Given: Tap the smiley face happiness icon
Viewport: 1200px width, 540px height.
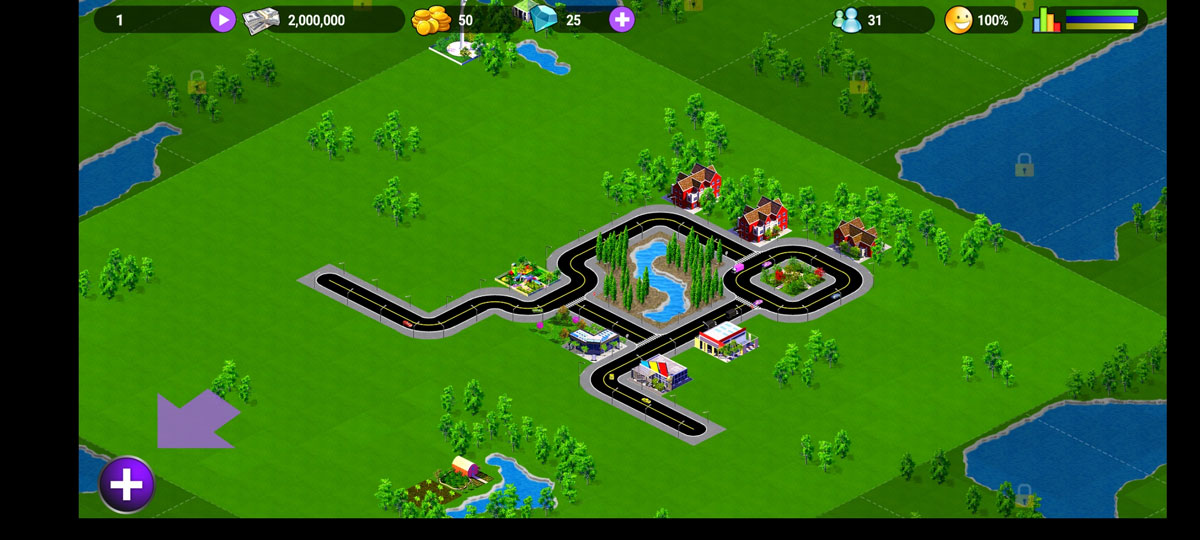Looking at the screenshot, I should coord(958,20).
